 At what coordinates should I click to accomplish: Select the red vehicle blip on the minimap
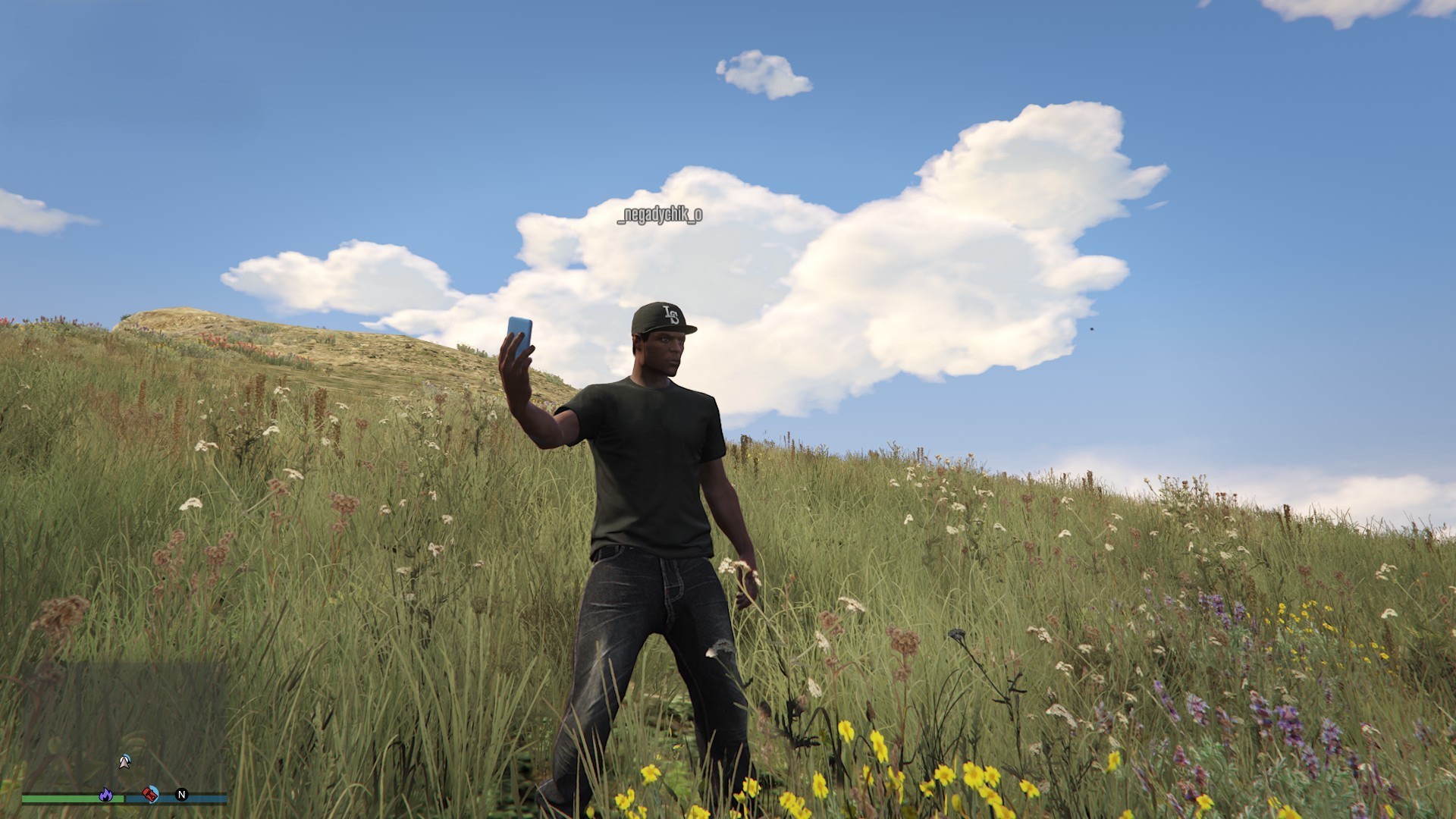pyautogui.click(x=150, y=794)
